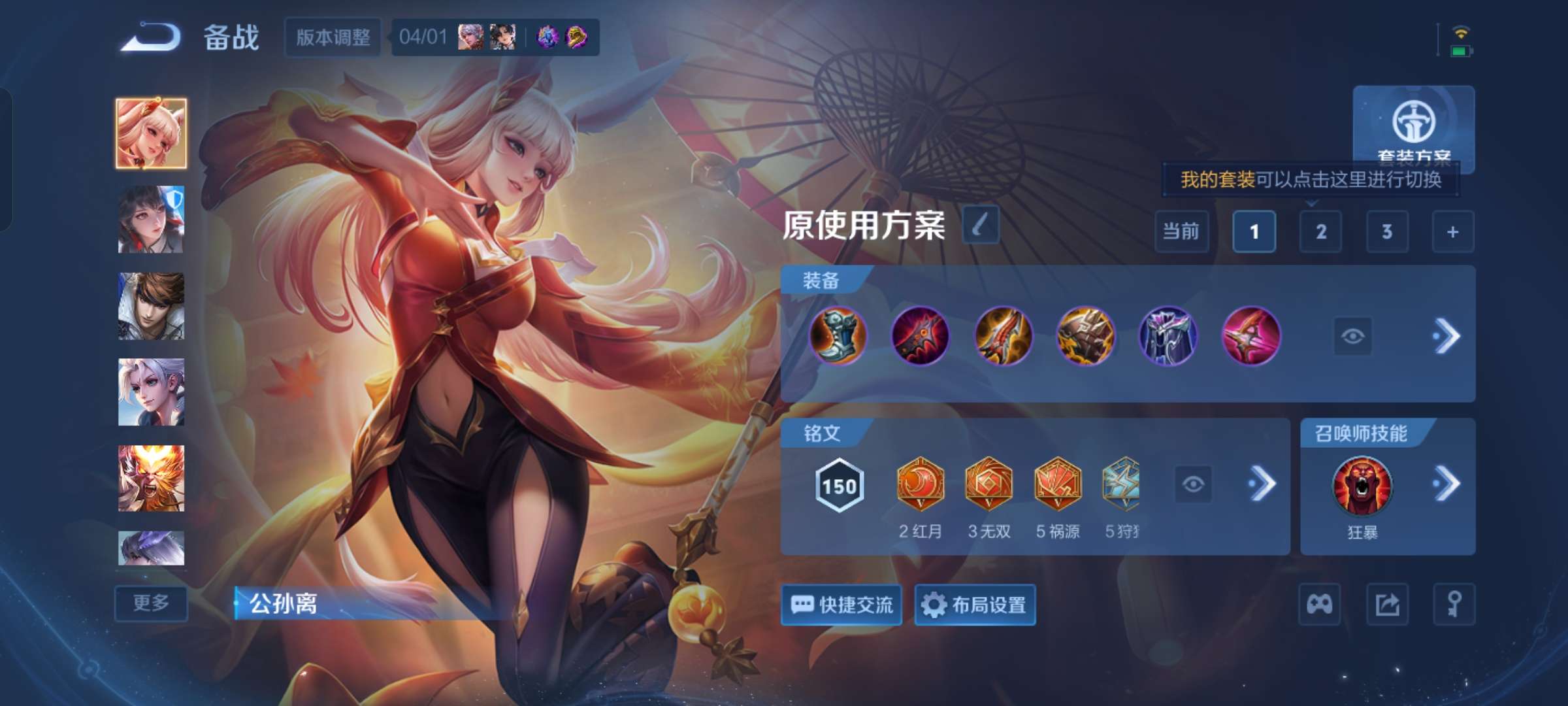Image resolution: width=1568 pixels, height=706 pixels.
Task: Switch to the 当前 loadout tab
Action: (1182, 232)
